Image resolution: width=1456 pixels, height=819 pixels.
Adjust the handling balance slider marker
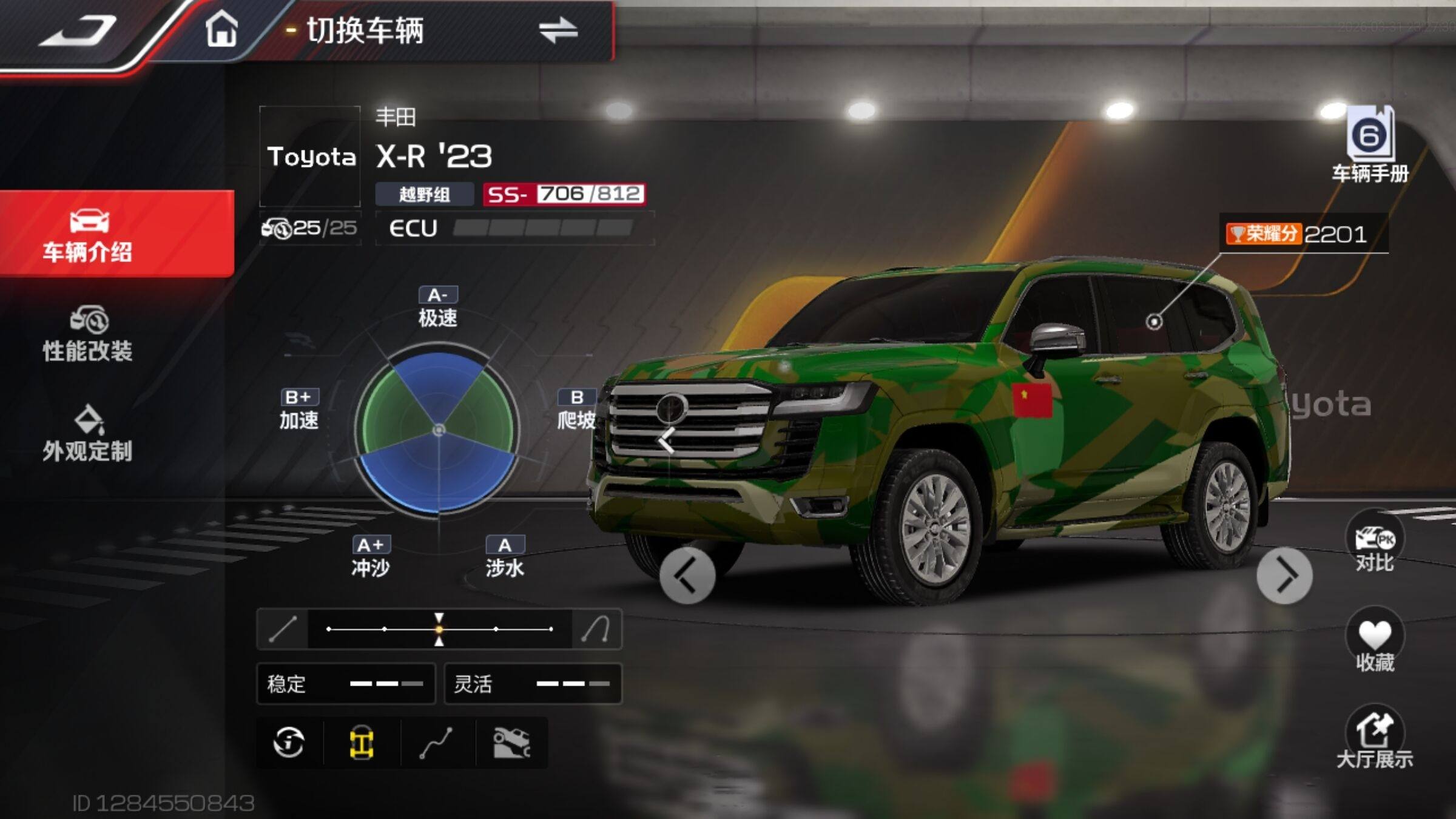[439, 629]
